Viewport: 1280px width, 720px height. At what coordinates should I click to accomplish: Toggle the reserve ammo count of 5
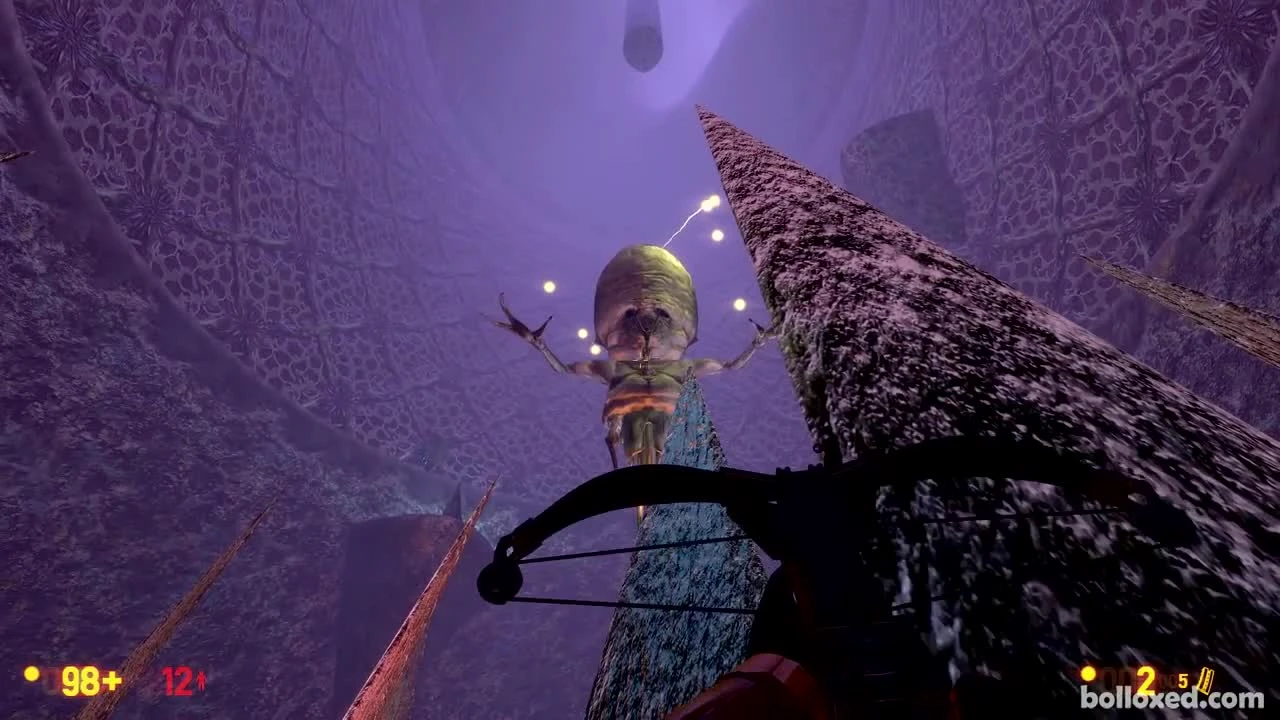pyautogui.click(x=1182, y=681)
